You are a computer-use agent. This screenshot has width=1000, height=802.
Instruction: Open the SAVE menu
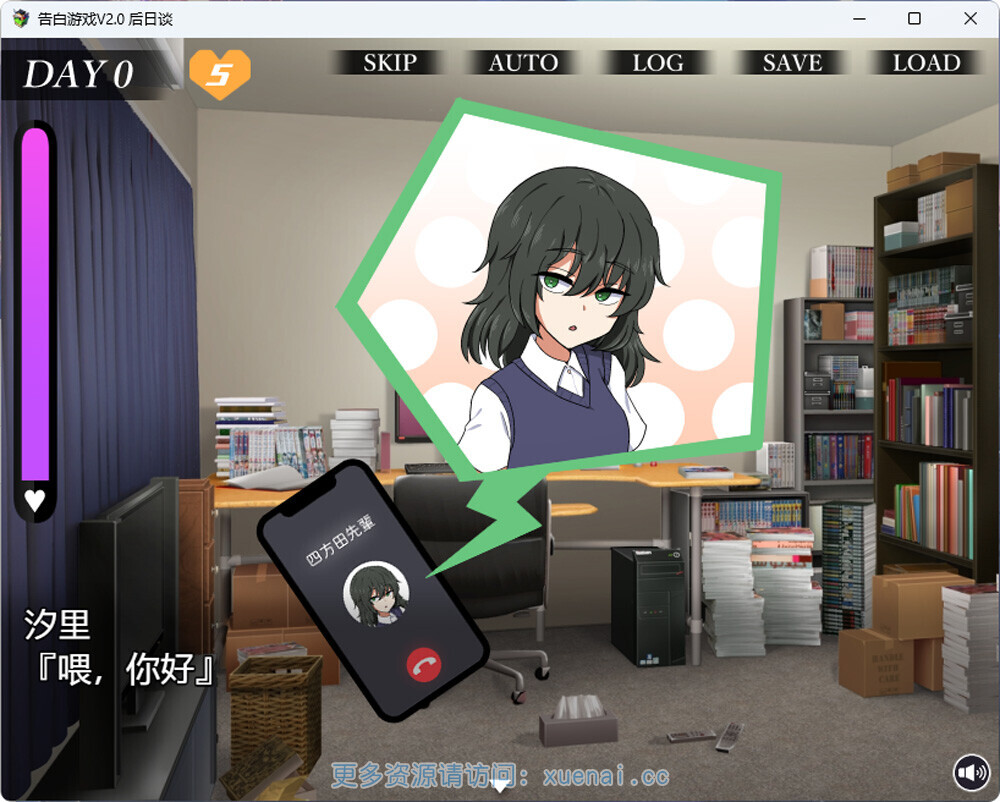click(792, 62)
